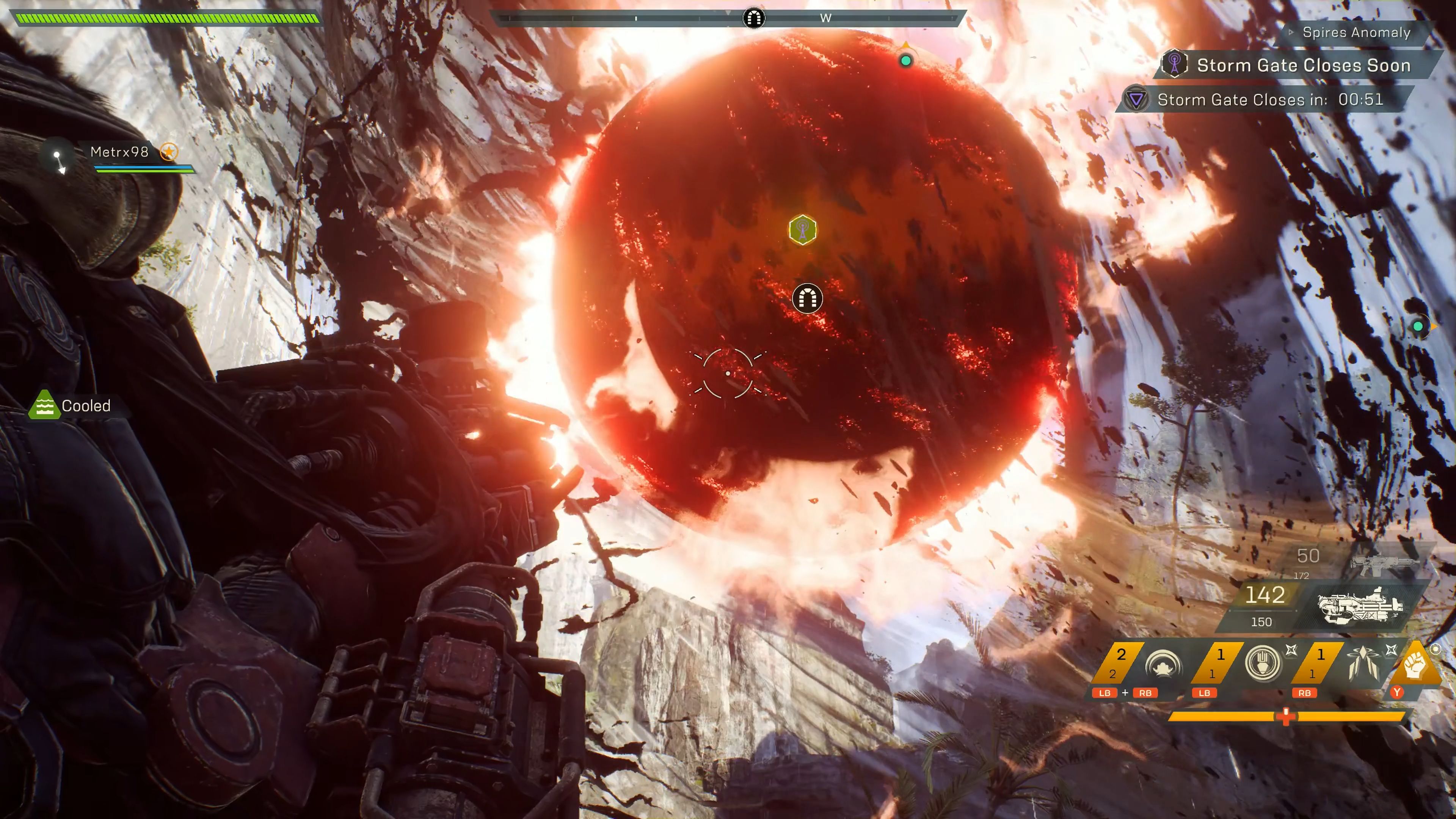Viewport: 1456px width, 819px height.
Task: Select the white arch gate waypoint marker
Action: [807, 298]
